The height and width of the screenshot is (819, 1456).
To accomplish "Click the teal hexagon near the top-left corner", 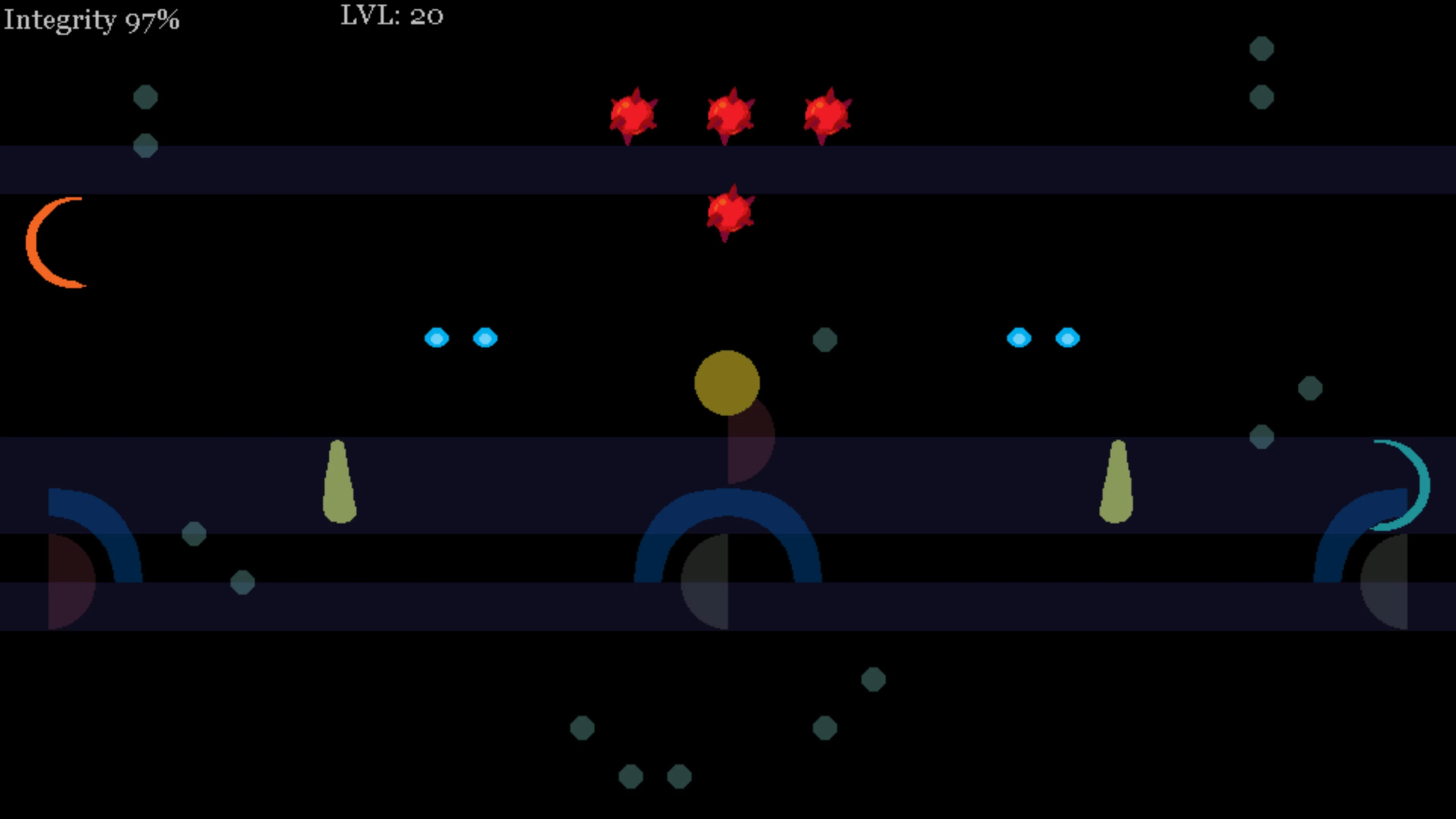I will coord(146,97).
